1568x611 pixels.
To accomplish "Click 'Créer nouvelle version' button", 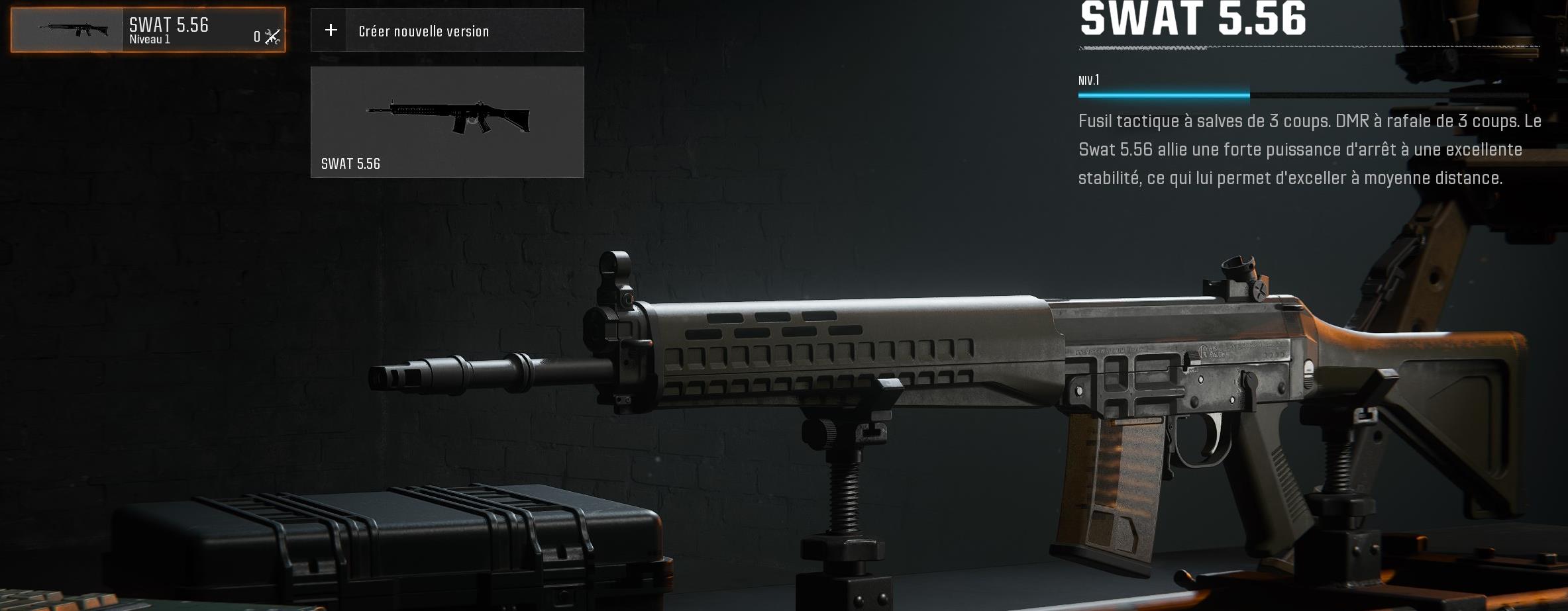I will tap(447, 30).
